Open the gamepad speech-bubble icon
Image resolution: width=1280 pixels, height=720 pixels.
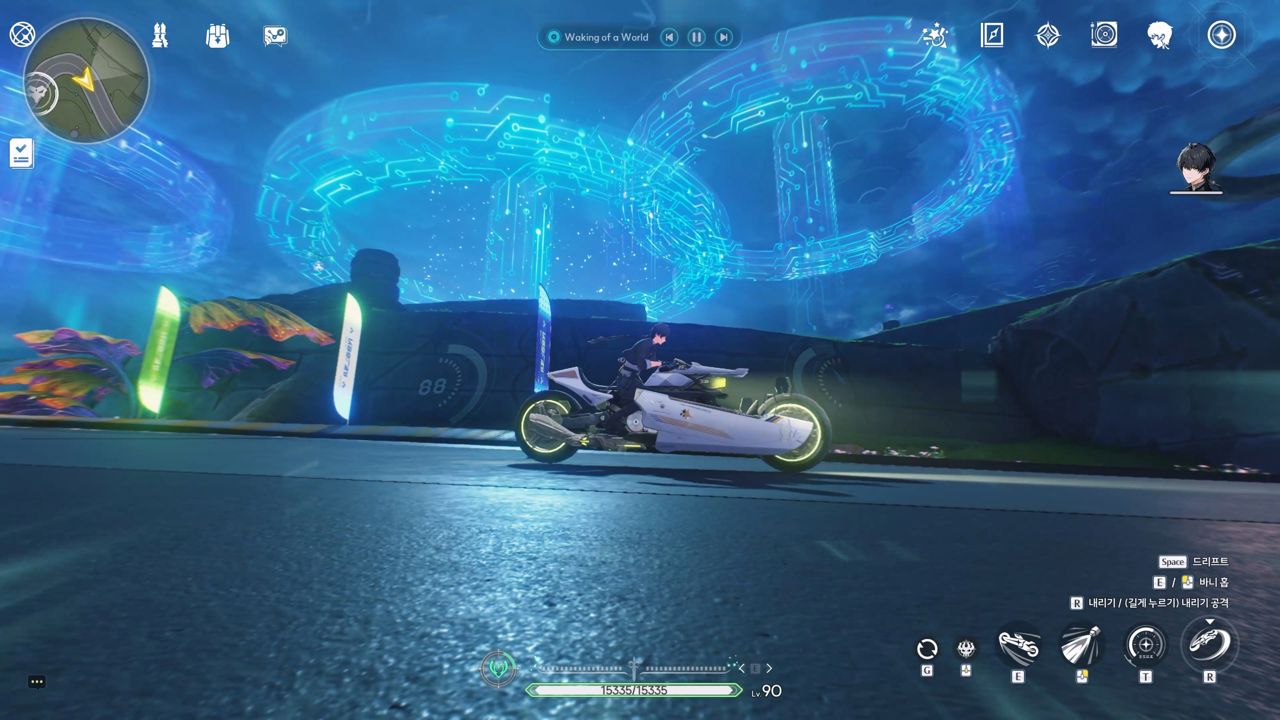pyautogui.click(x=275, y=36)
